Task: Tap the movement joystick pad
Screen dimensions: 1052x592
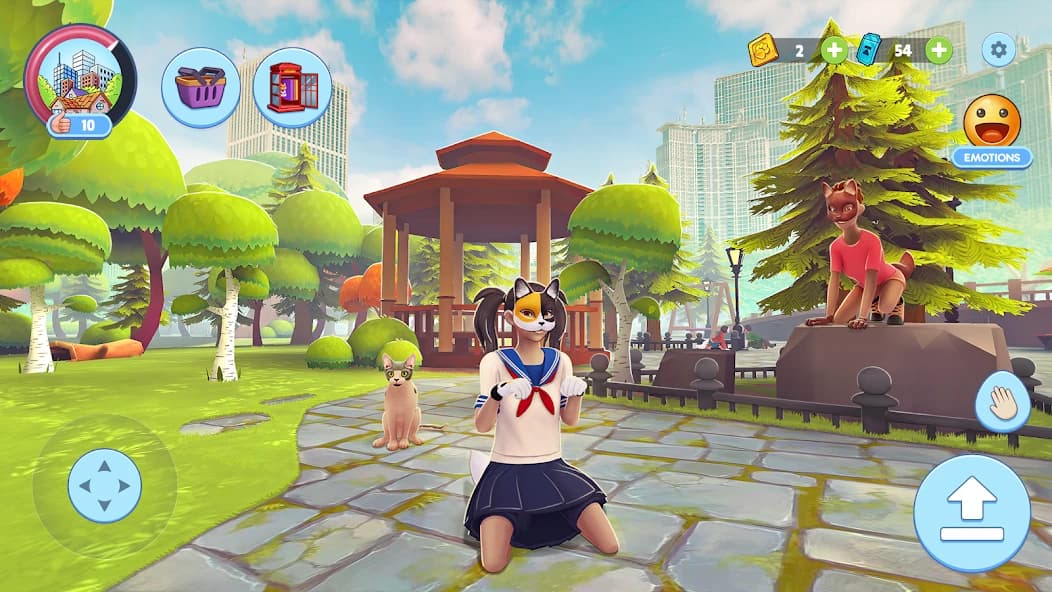Action: click(x=105, y=486)
